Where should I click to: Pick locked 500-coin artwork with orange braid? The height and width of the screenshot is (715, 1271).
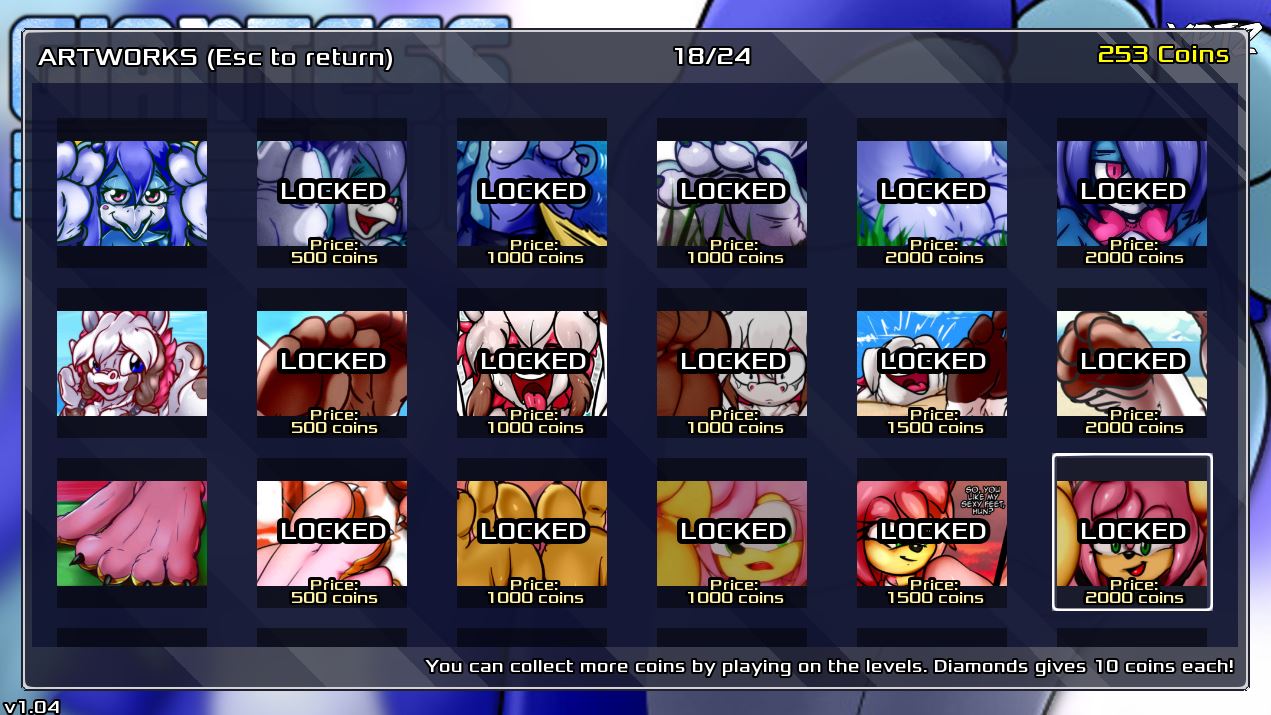coord(332,533)
